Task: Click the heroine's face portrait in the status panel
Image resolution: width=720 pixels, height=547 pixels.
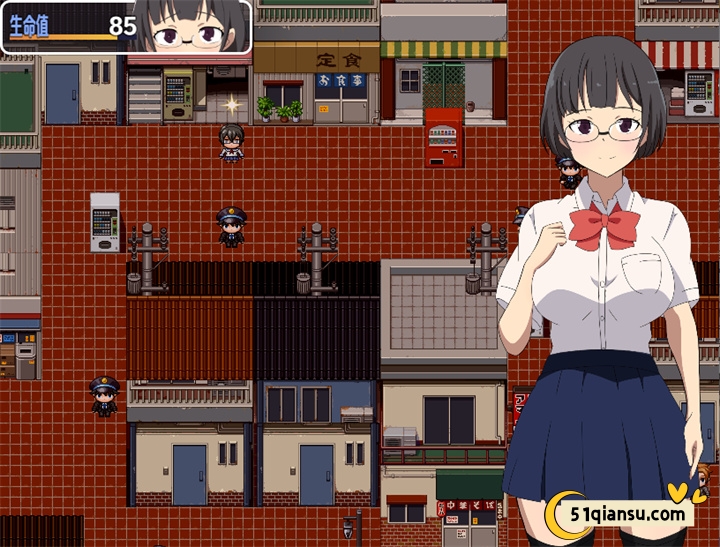Action: tap(192, 28)
